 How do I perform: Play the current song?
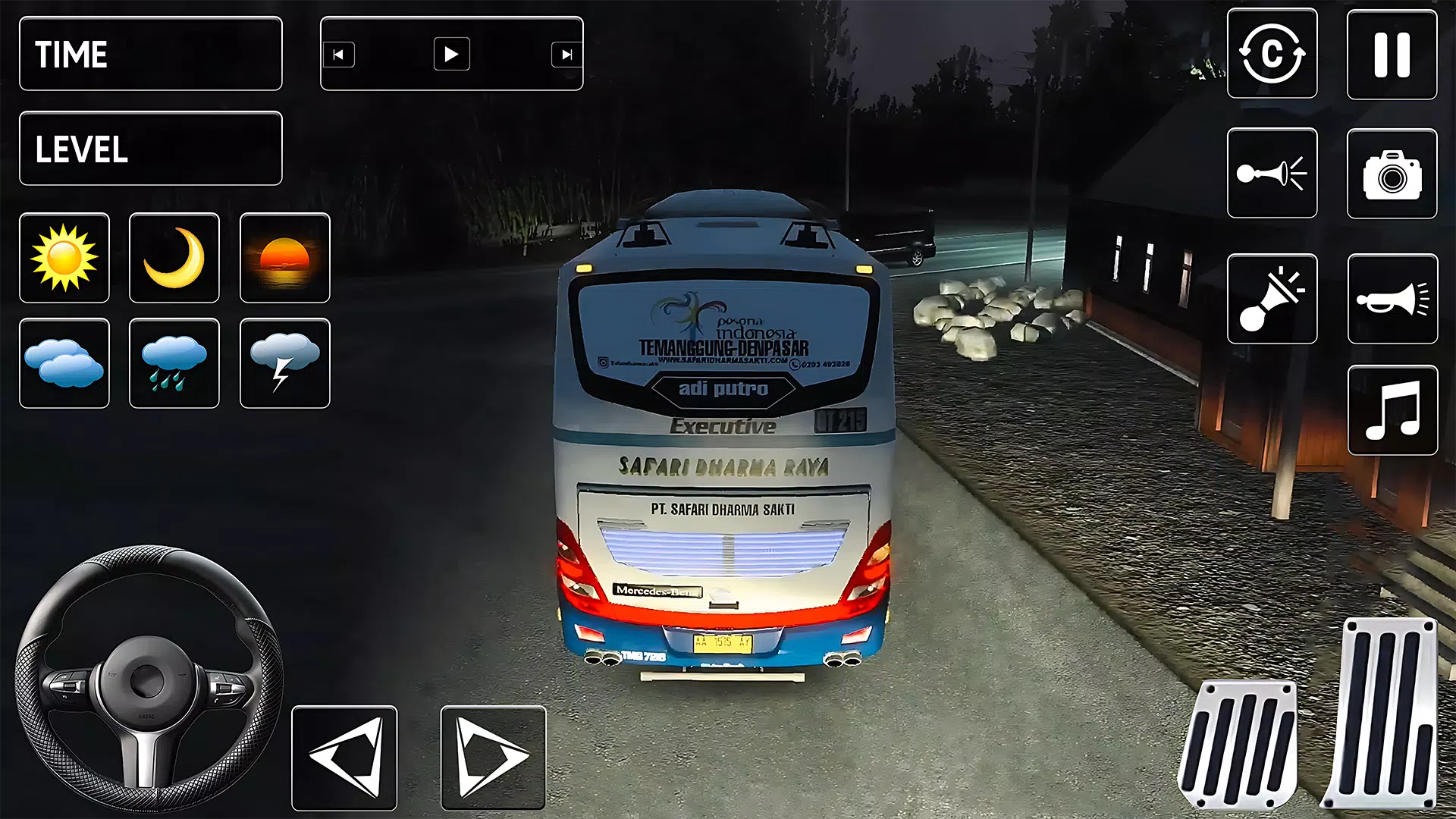(x=452, y=54)
